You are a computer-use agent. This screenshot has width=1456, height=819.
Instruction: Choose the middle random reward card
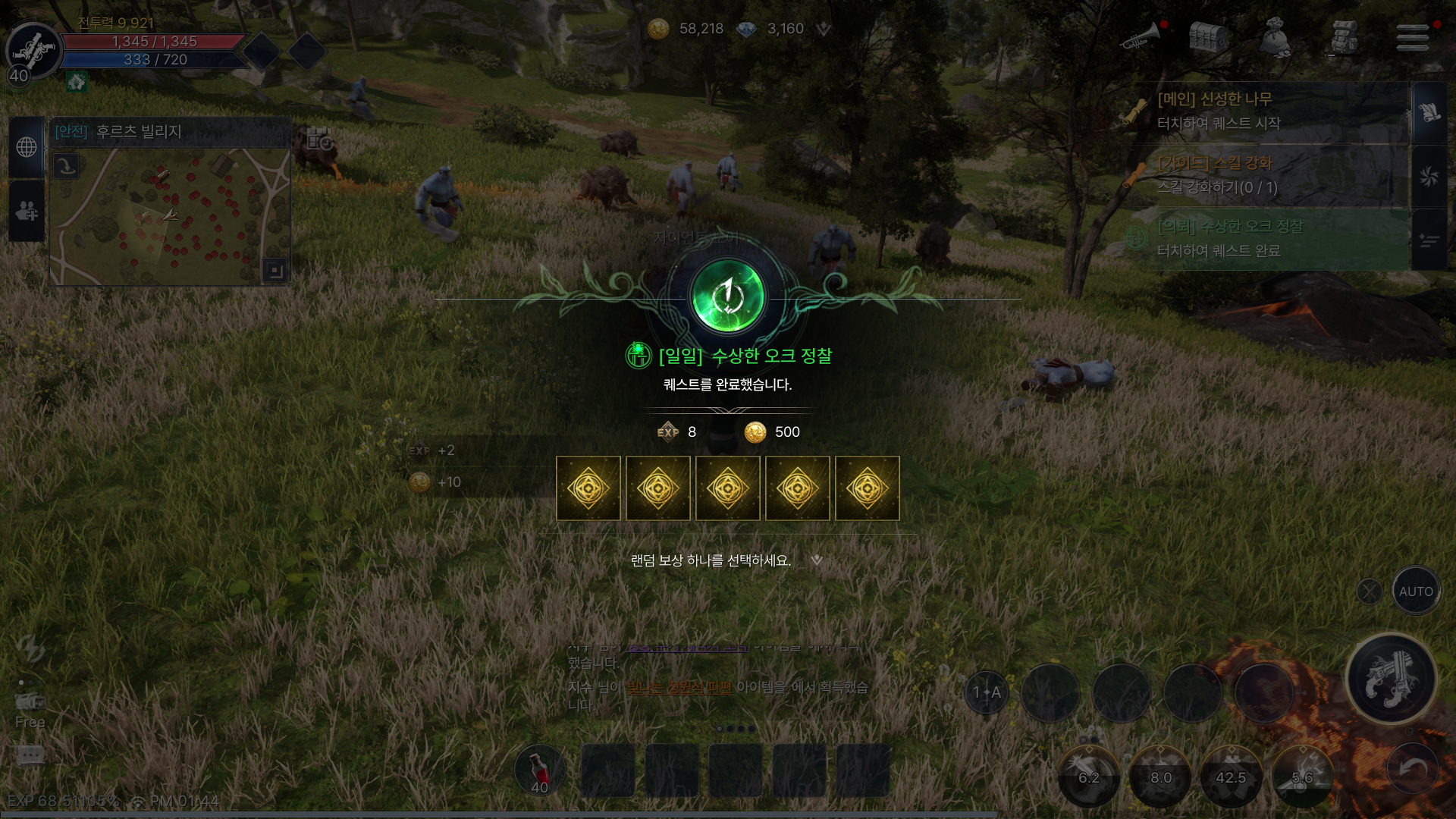click(x=728, y=488)
